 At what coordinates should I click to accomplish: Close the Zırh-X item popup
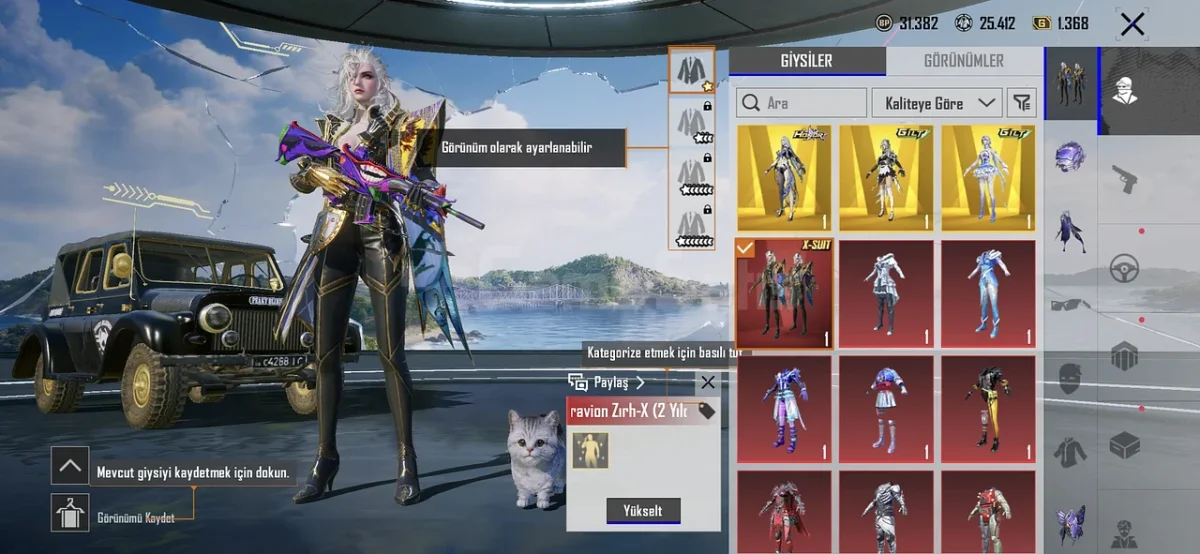pos(708,382)
